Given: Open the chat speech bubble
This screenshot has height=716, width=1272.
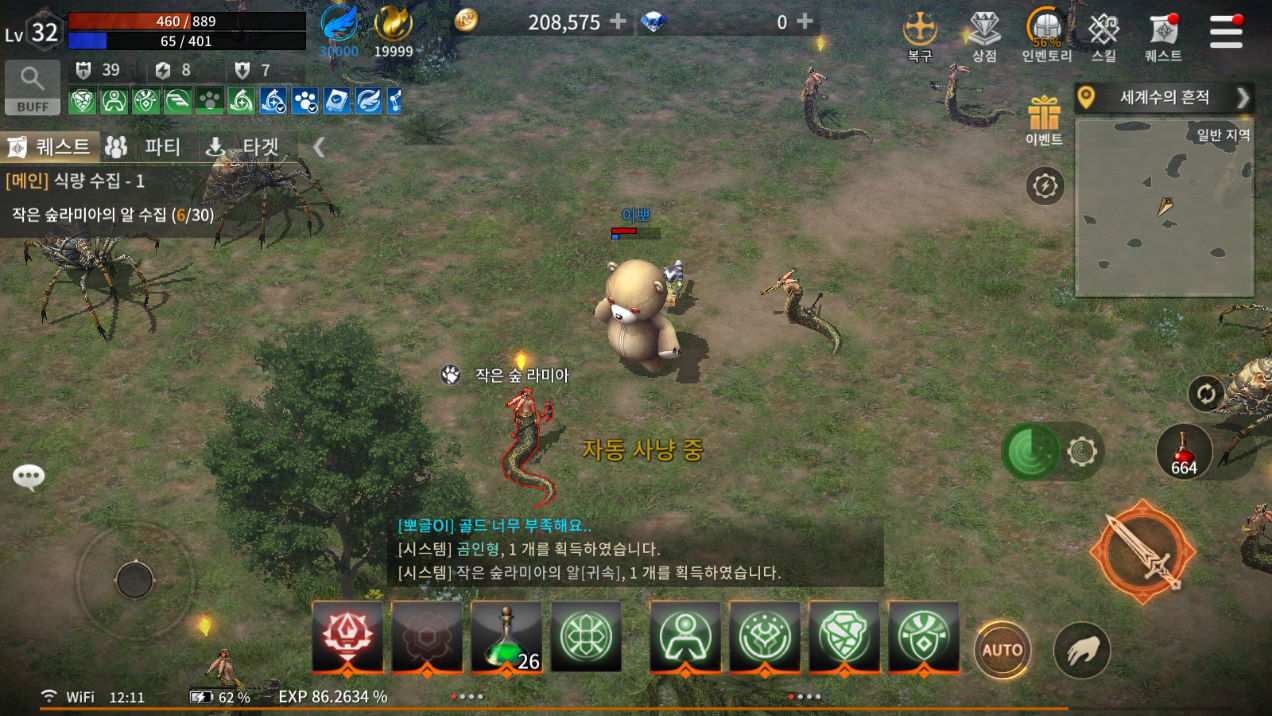Looking at the screenshot, I should click(x=28, y=477).
